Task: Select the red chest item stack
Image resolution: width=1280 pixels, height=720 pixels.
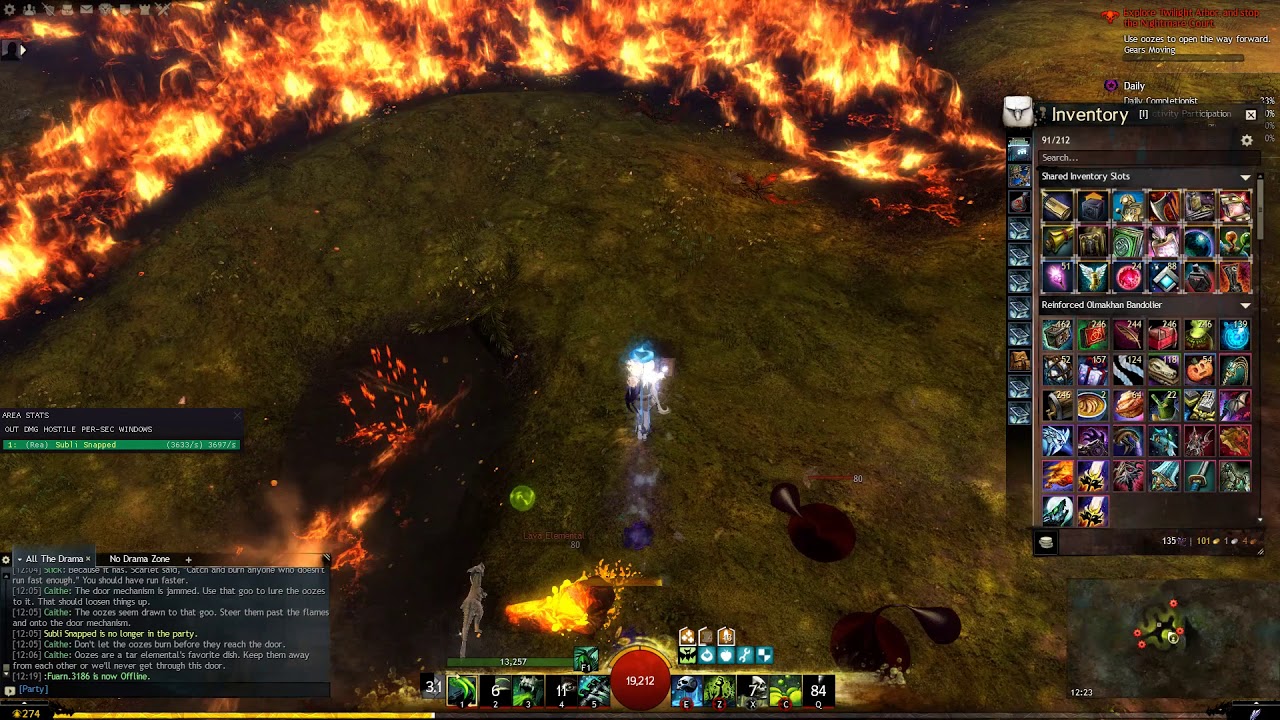Action: pos(1163,336)
